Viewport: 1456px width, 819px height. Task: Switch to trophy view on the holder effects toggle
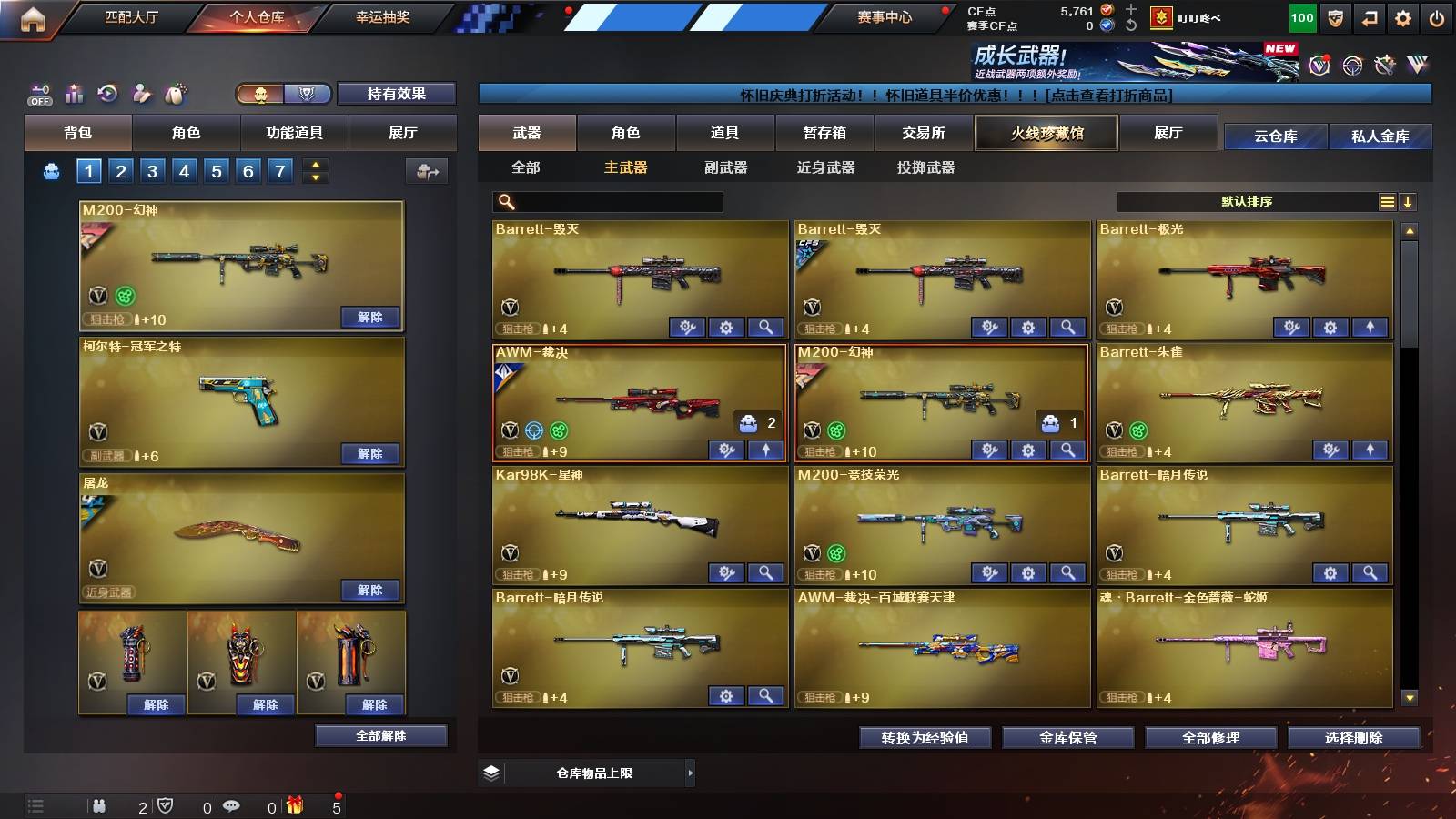pyautogui.click(x=308, y=95)
